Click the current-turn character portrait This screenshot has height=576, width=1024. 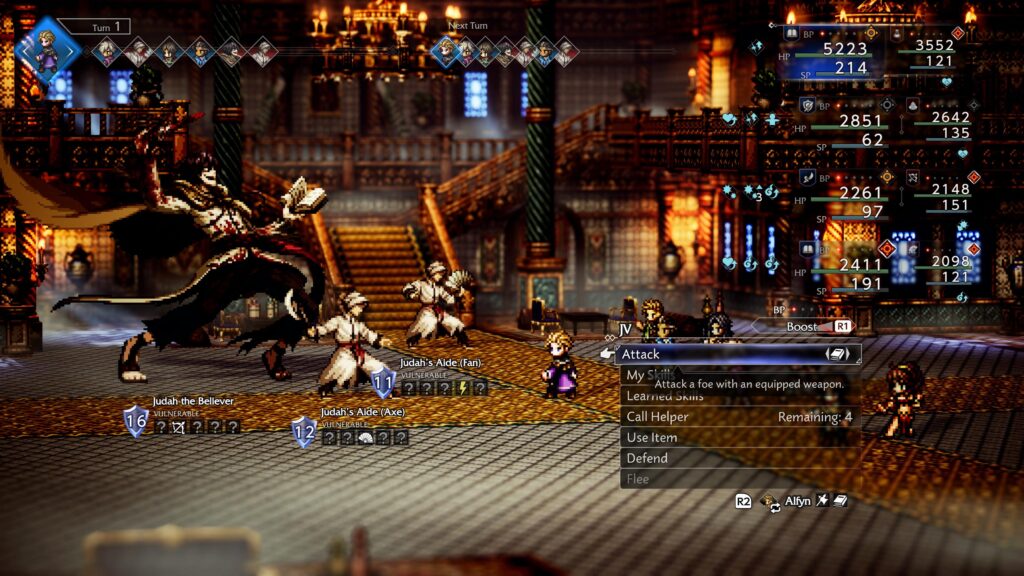(x=47, y=49)
